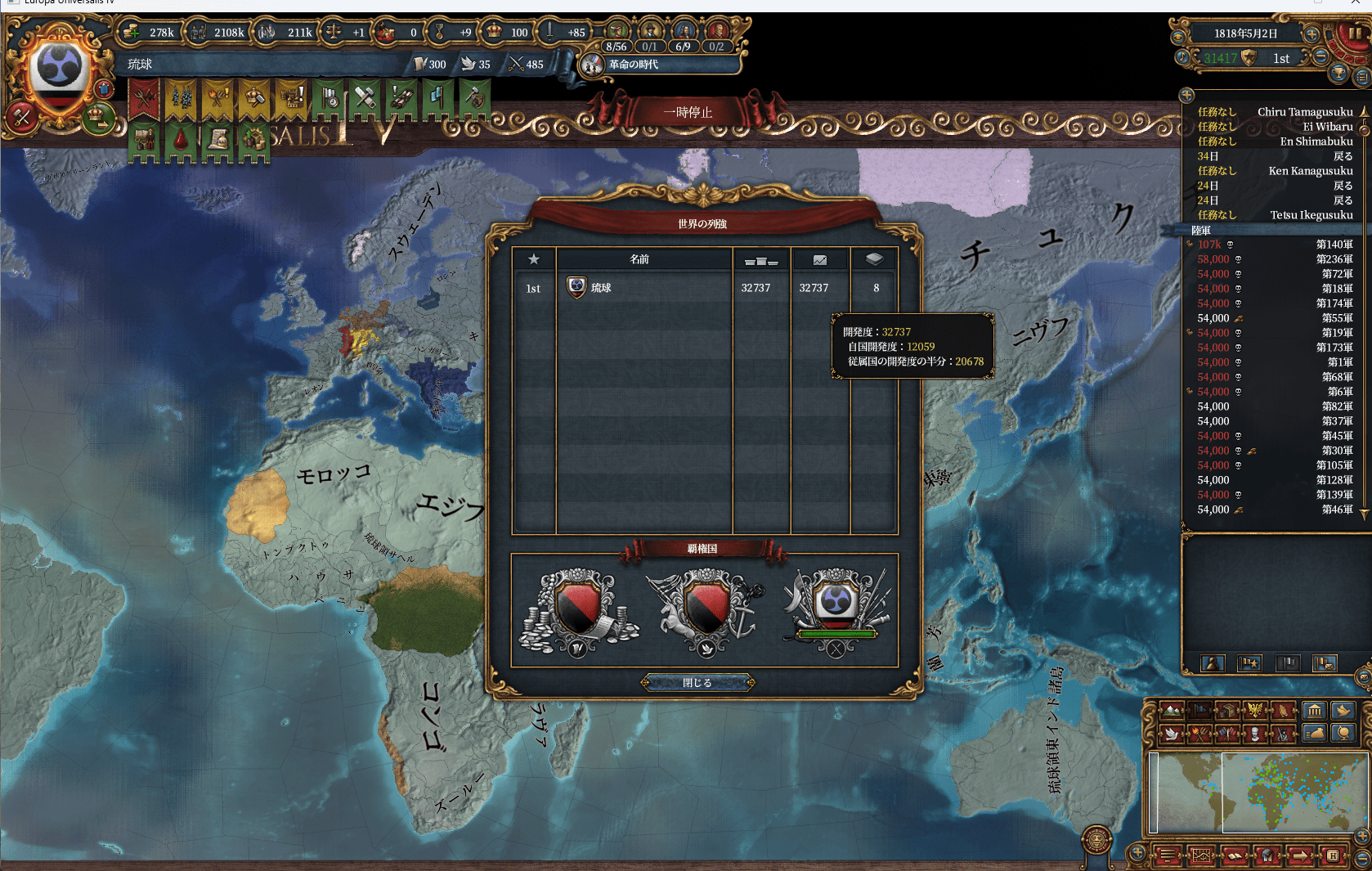Viewport: 1372px width, 871px height.
Task: Open the music player note button
Action: (1181, 57)
